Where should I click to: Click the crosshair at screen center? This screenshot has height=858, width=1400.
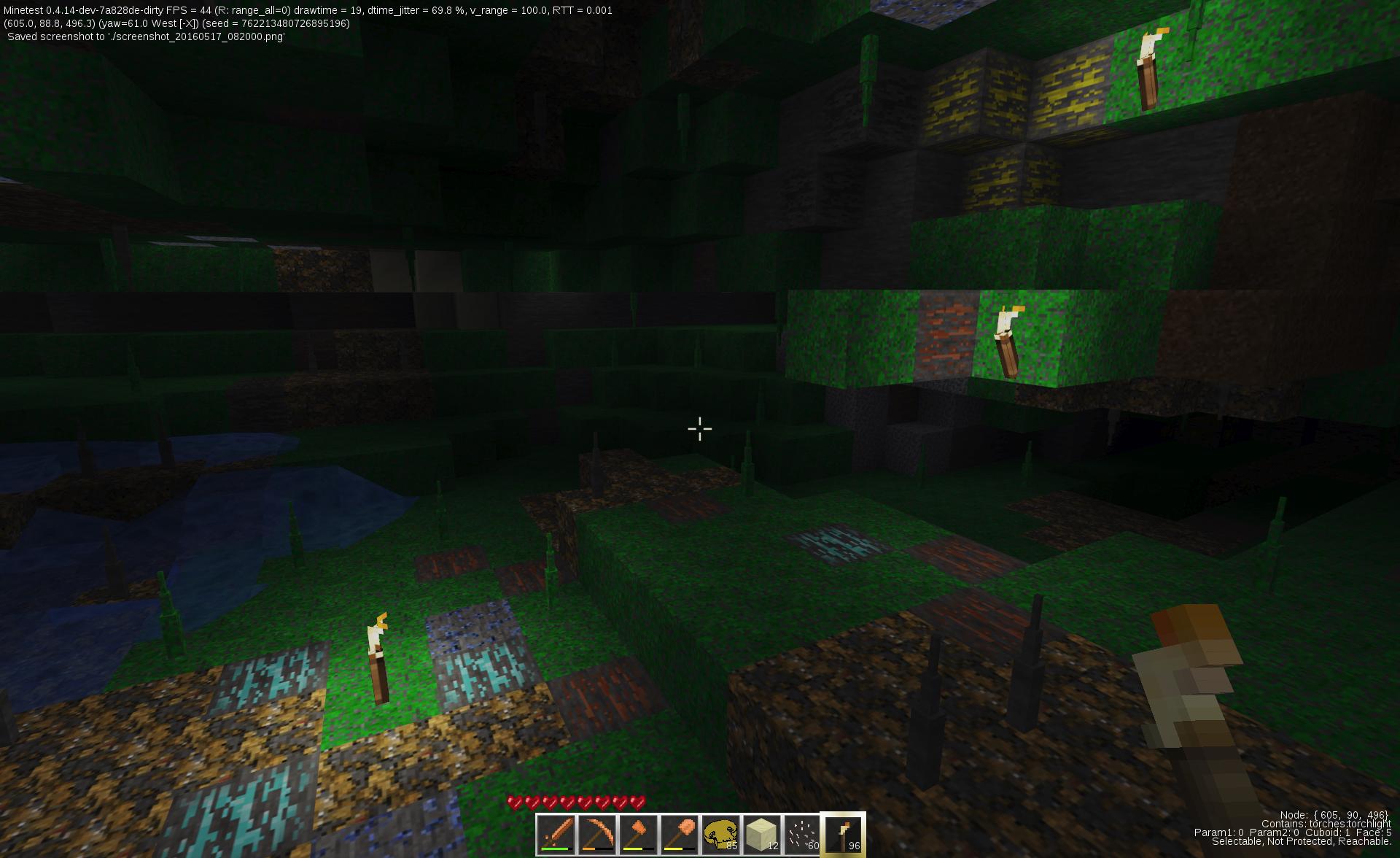pos(699,429)
